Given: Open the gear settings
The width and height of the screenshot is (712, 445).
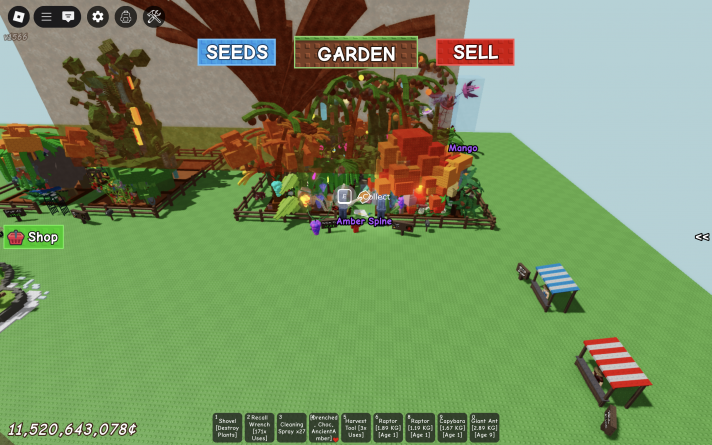Looking at the screenshot, I should pos(97,16).
